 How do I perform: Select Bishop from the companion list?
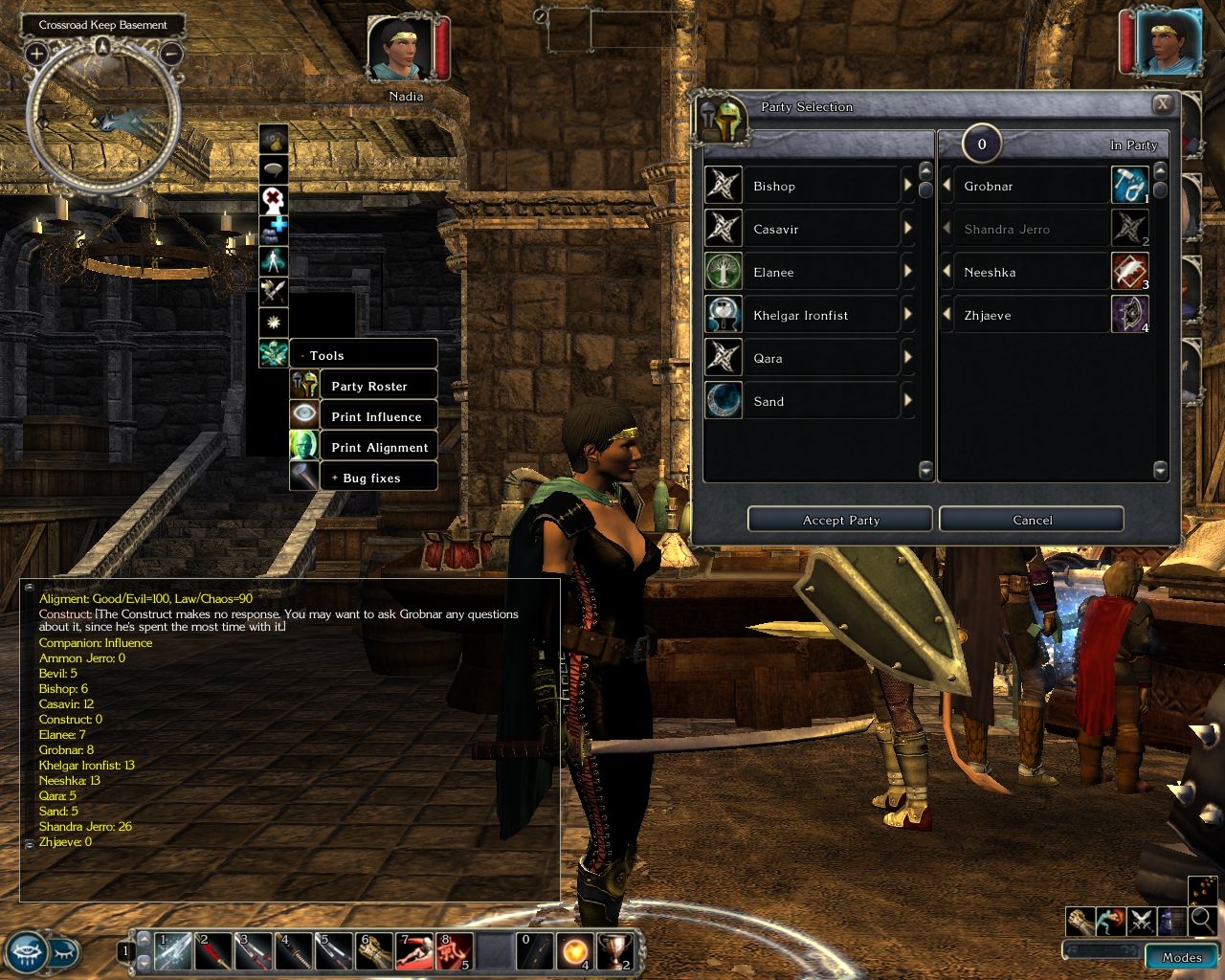(x=802, y=186)
